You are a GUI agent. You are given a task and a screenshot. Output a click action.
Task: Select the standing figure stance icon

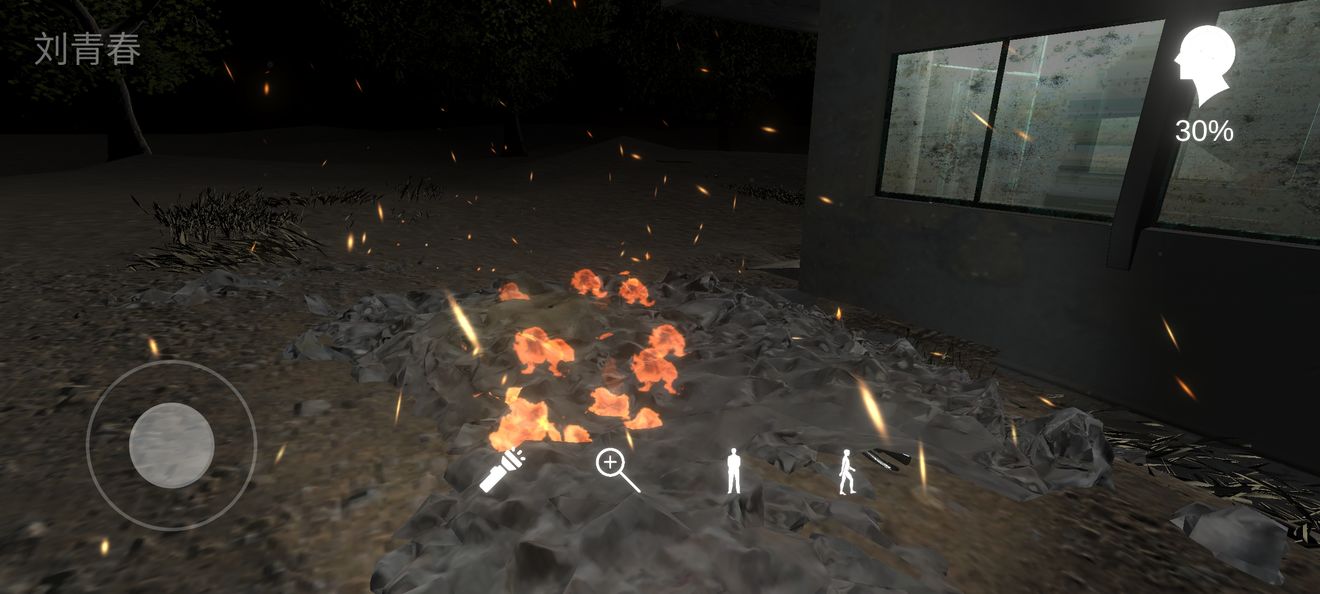click(x=734, y=471)
